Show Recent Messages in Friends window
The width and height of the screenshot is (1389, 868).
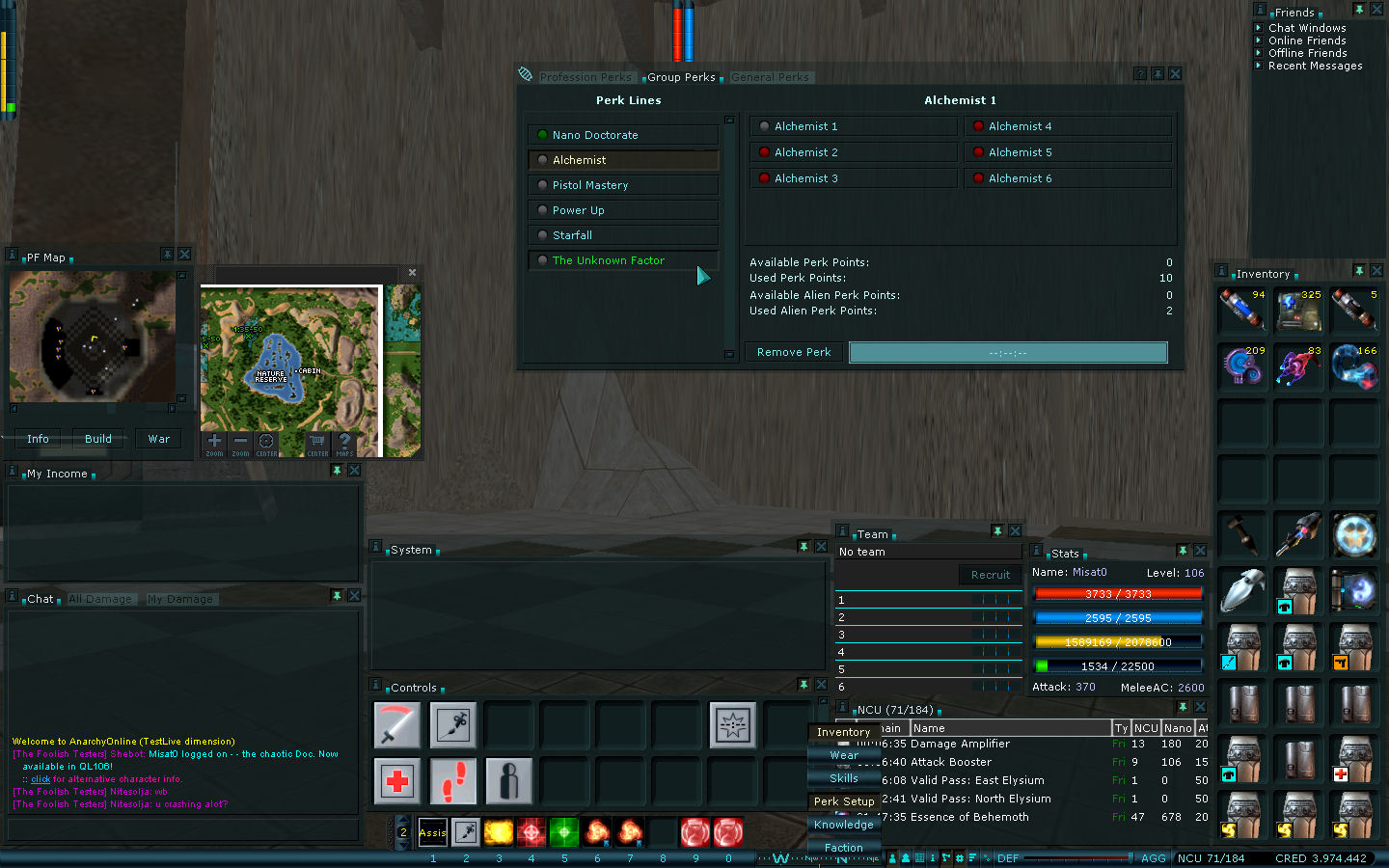point(1315,66)
